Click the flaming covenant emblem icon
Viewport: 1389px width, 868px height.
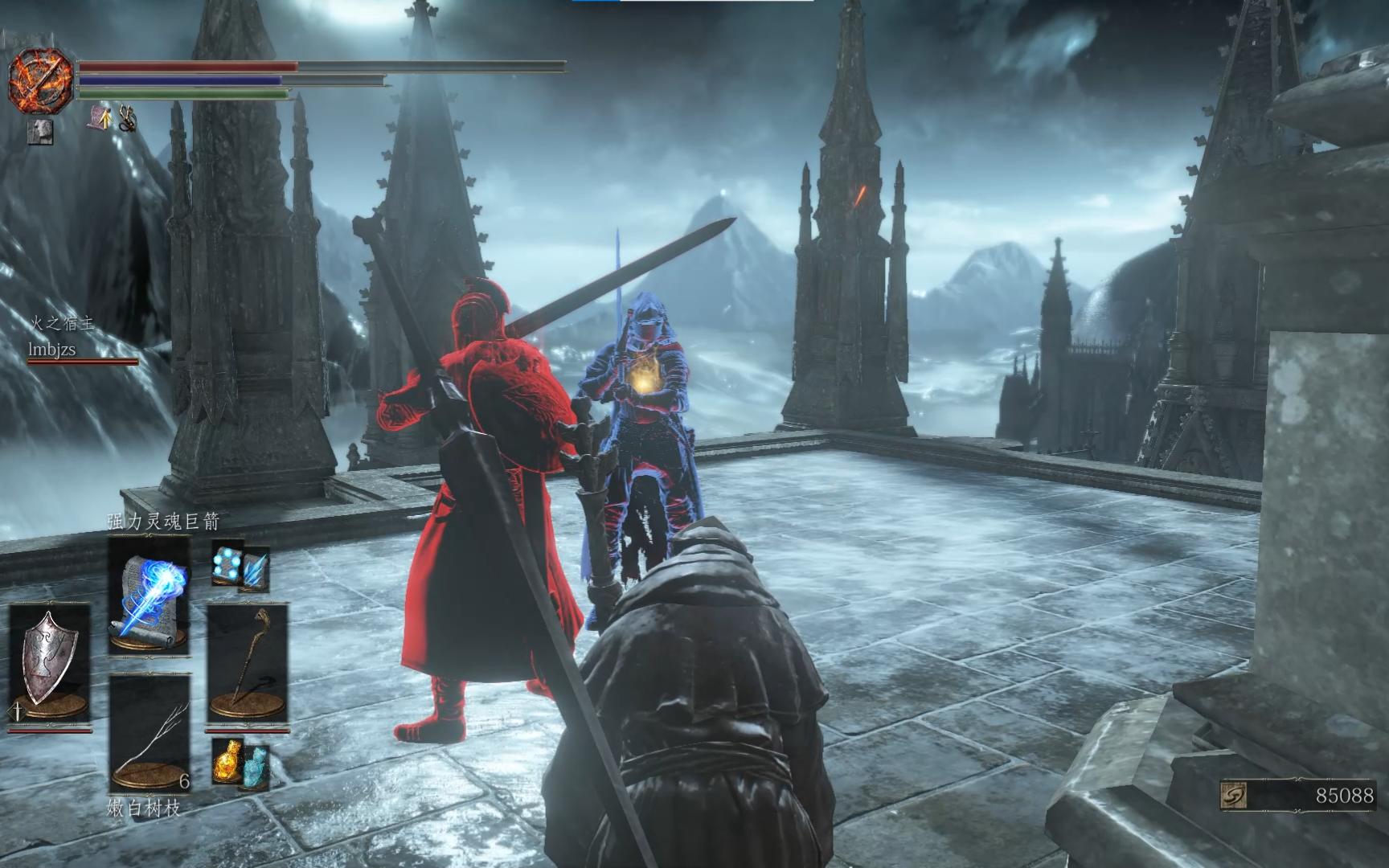[x=40, y=80]
